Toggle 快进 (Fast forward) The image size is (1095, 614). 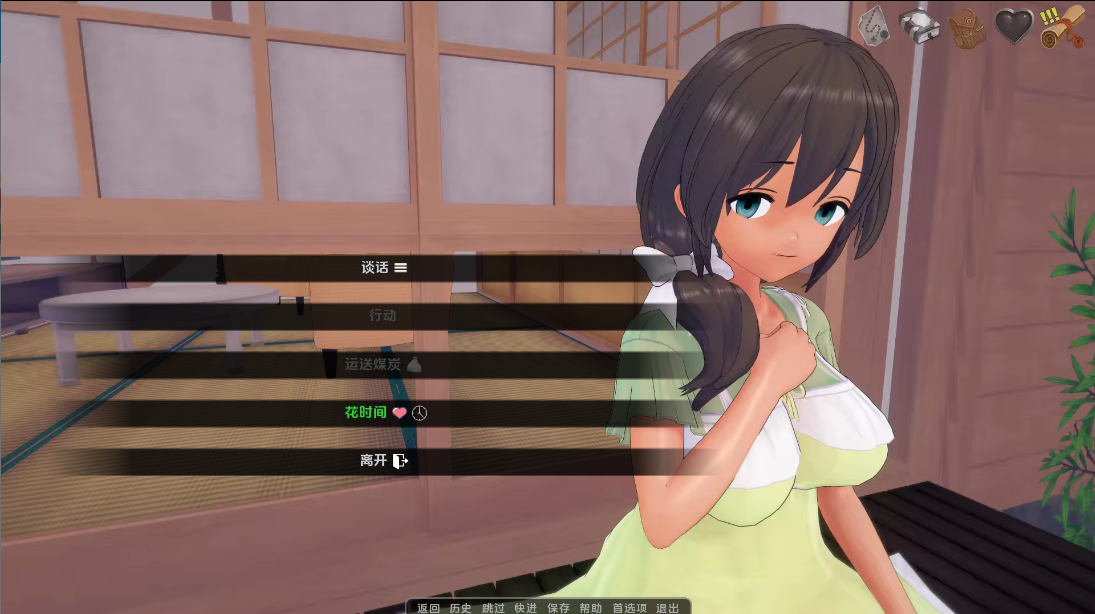[525, 607]
